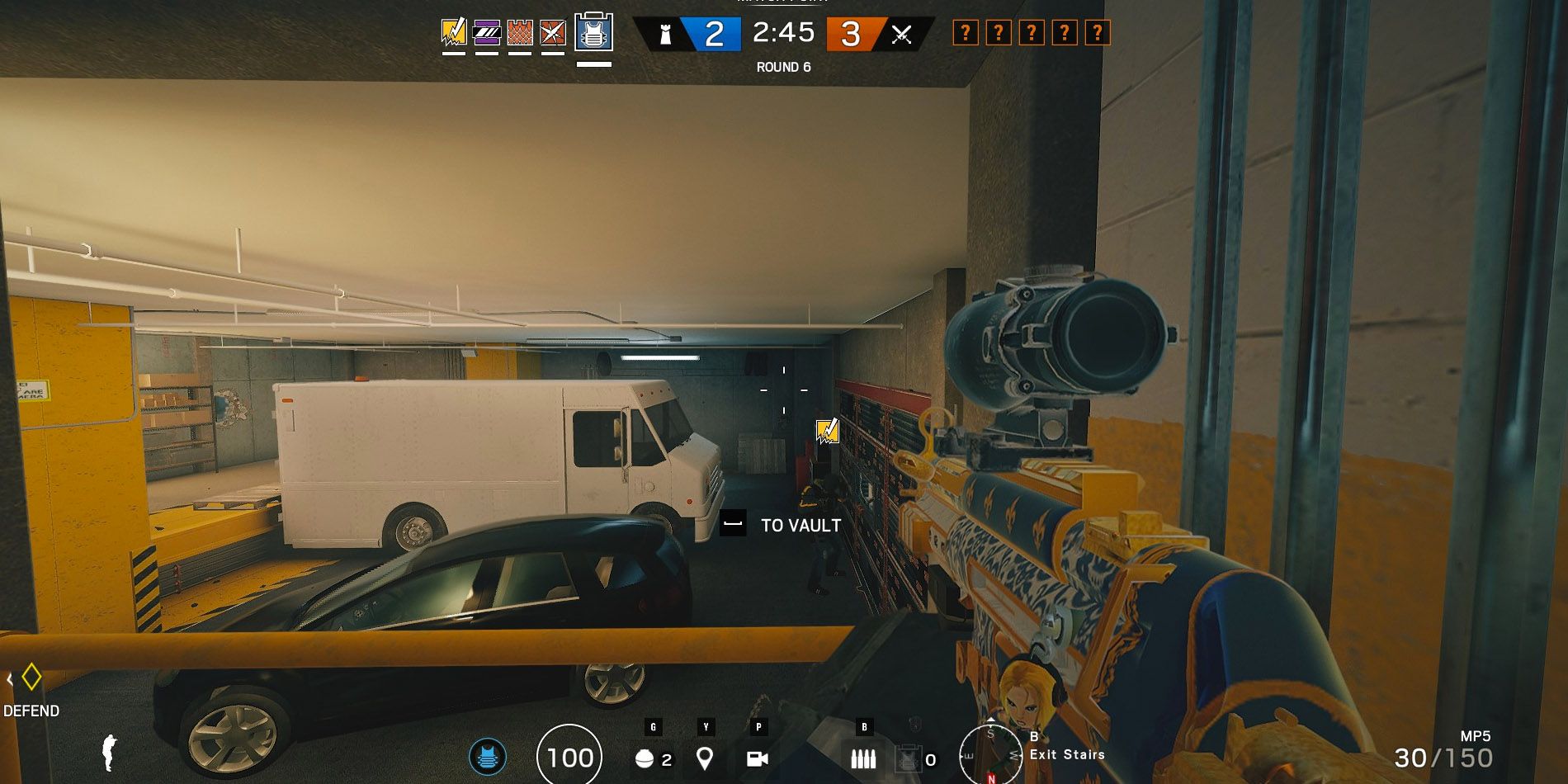This screenshot has width=1568, height=784.
Task: Select the bulletproof camera icon next to key P
Action: 757,758
